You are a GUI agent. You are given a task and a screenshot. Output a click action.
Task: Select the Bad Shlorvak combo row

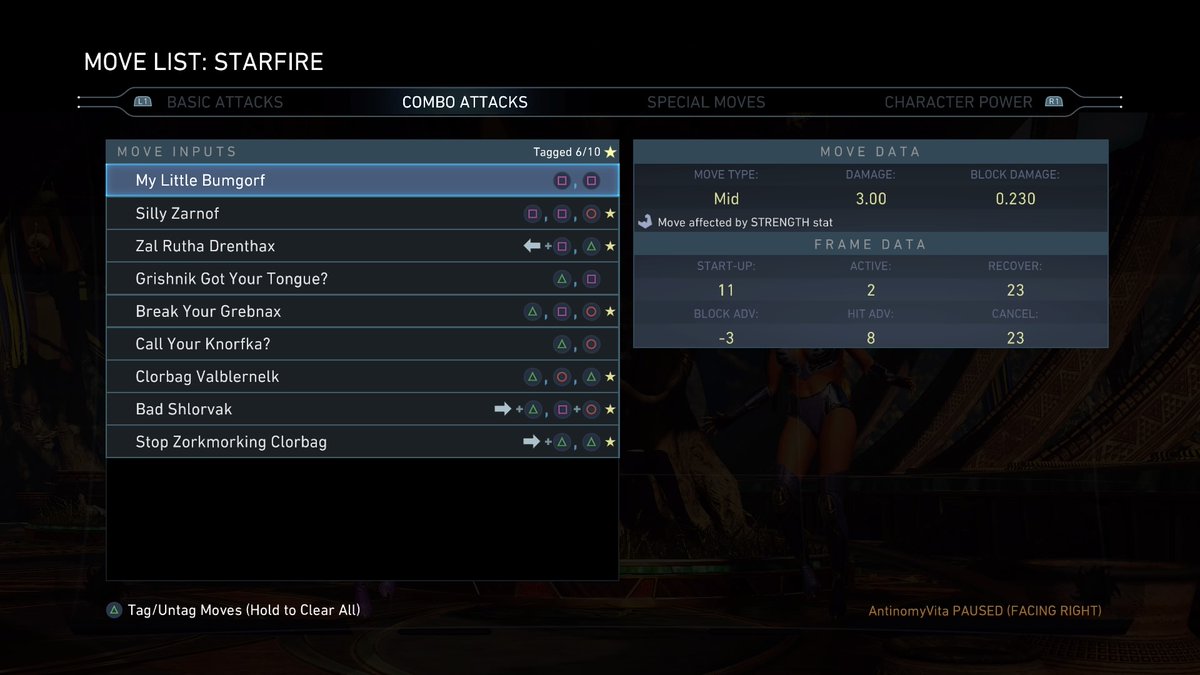(362, 409)
